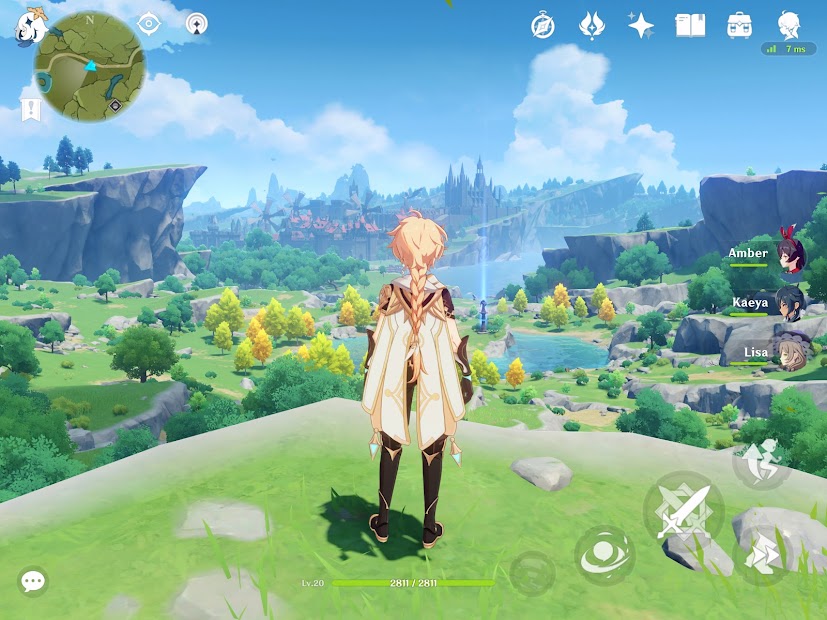Activate the dimmed elemental burst button
The height and width of the screenshot is (620, 827).
532,574
